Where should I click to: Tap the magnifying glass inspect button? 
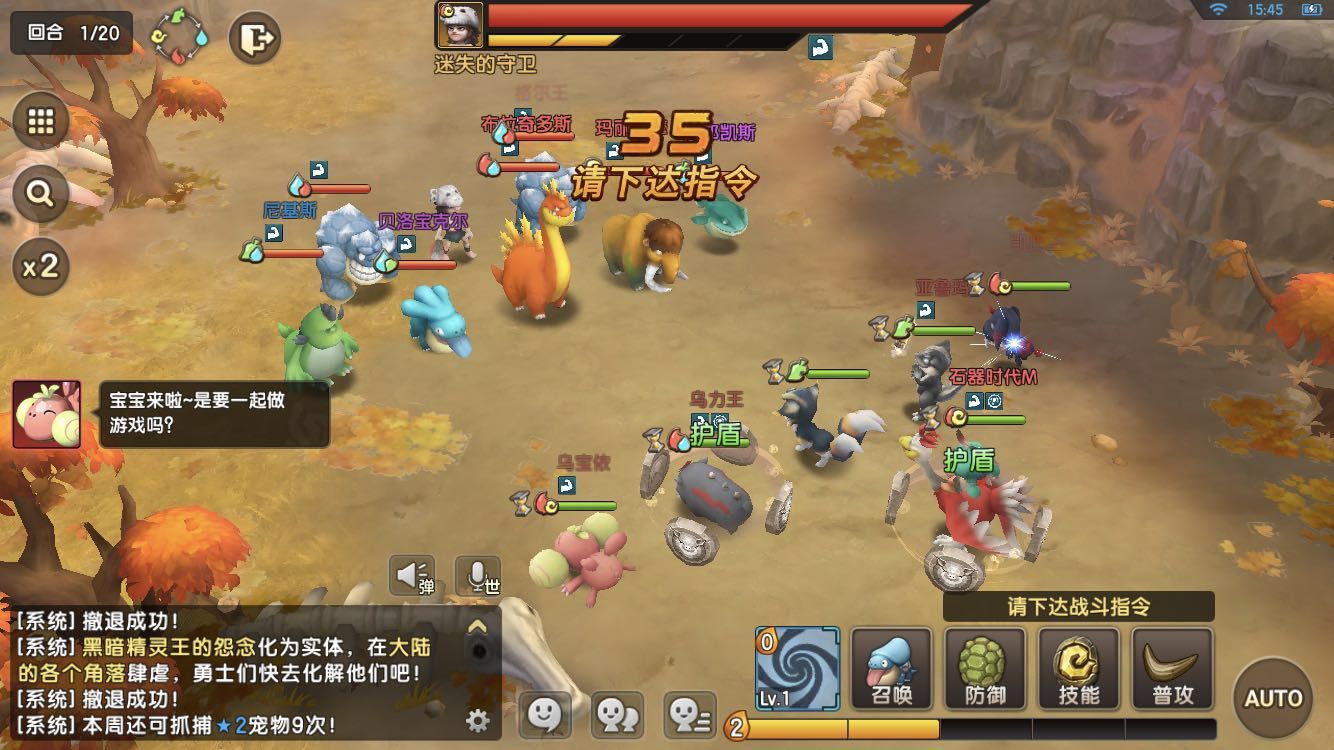click(40, 194)
